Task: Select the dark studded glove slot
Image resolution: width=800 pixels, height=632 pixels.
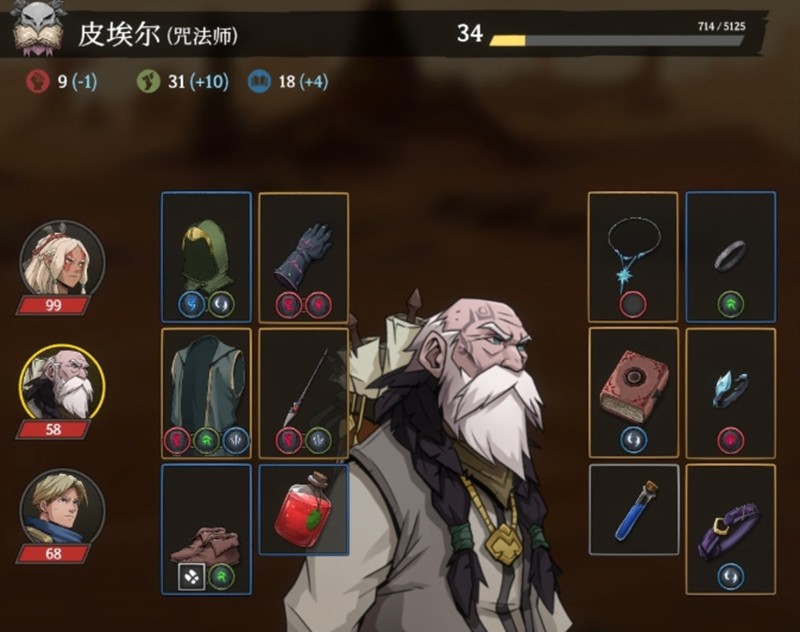Action: 303,256
